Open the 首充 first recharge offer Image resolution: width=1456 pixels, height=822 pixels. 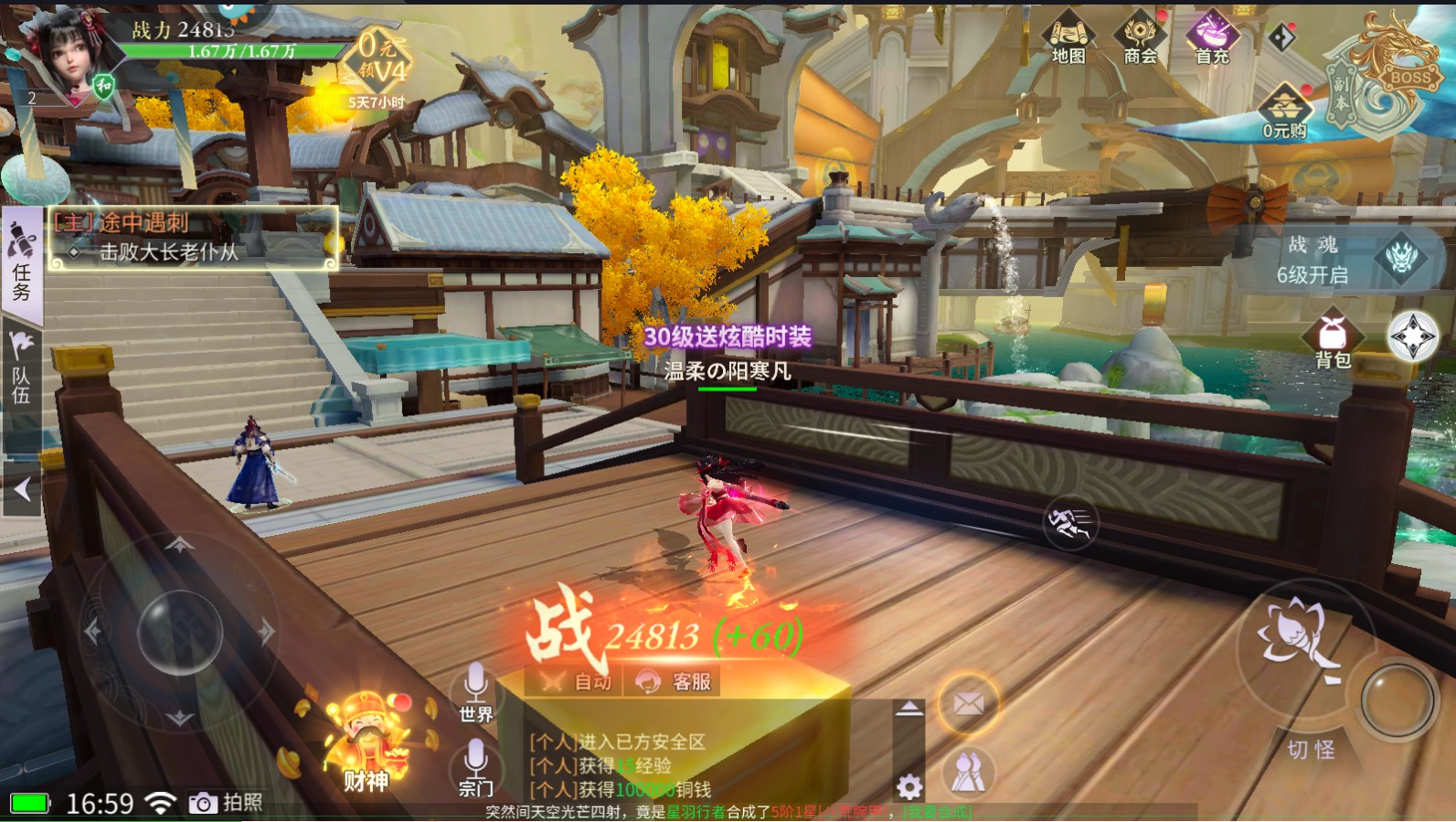[x=1212, y=39]
